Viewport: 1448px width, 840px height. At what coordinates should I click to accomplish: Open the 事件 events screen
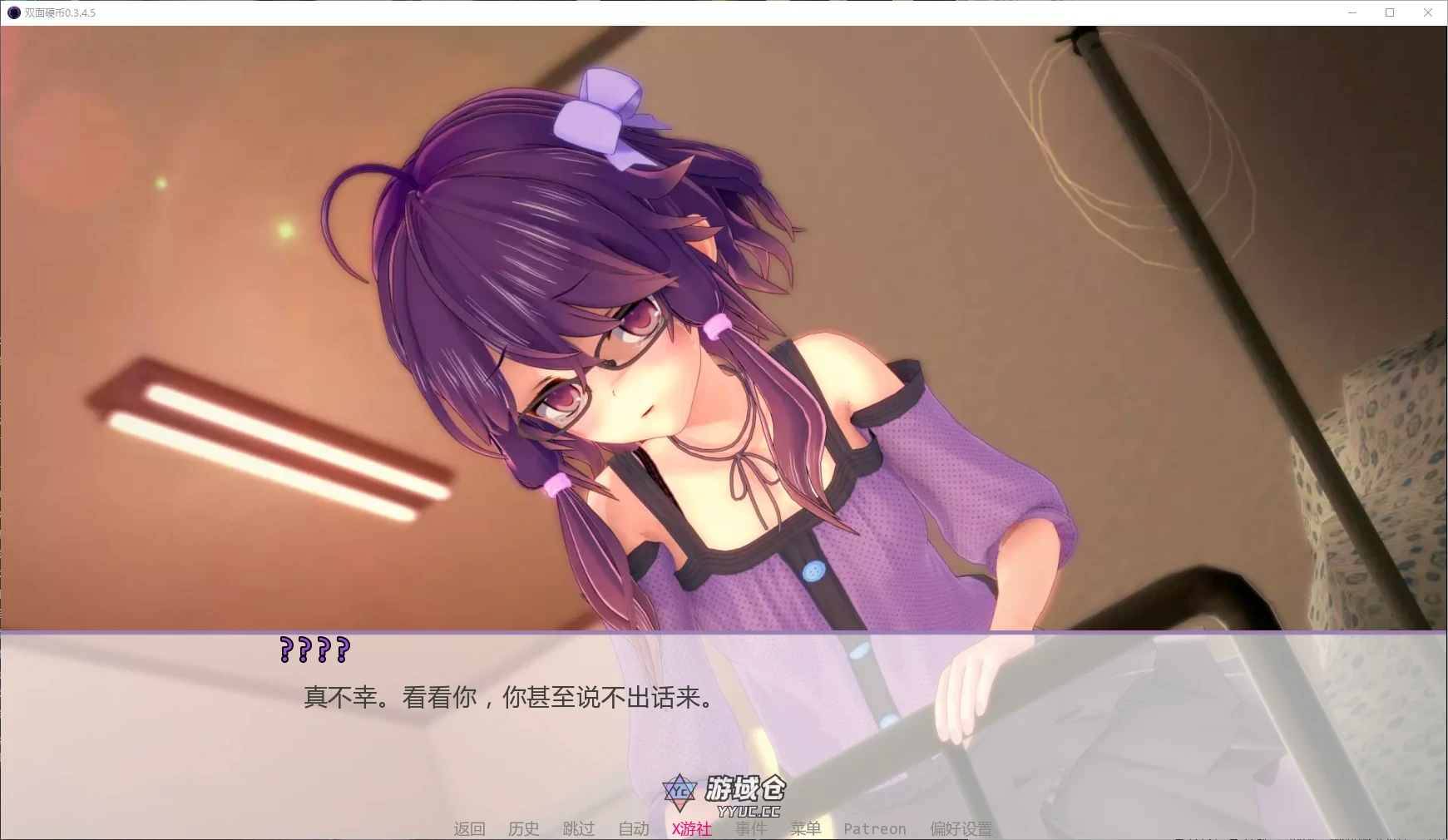pyautogui.click(x=750, y=828)
